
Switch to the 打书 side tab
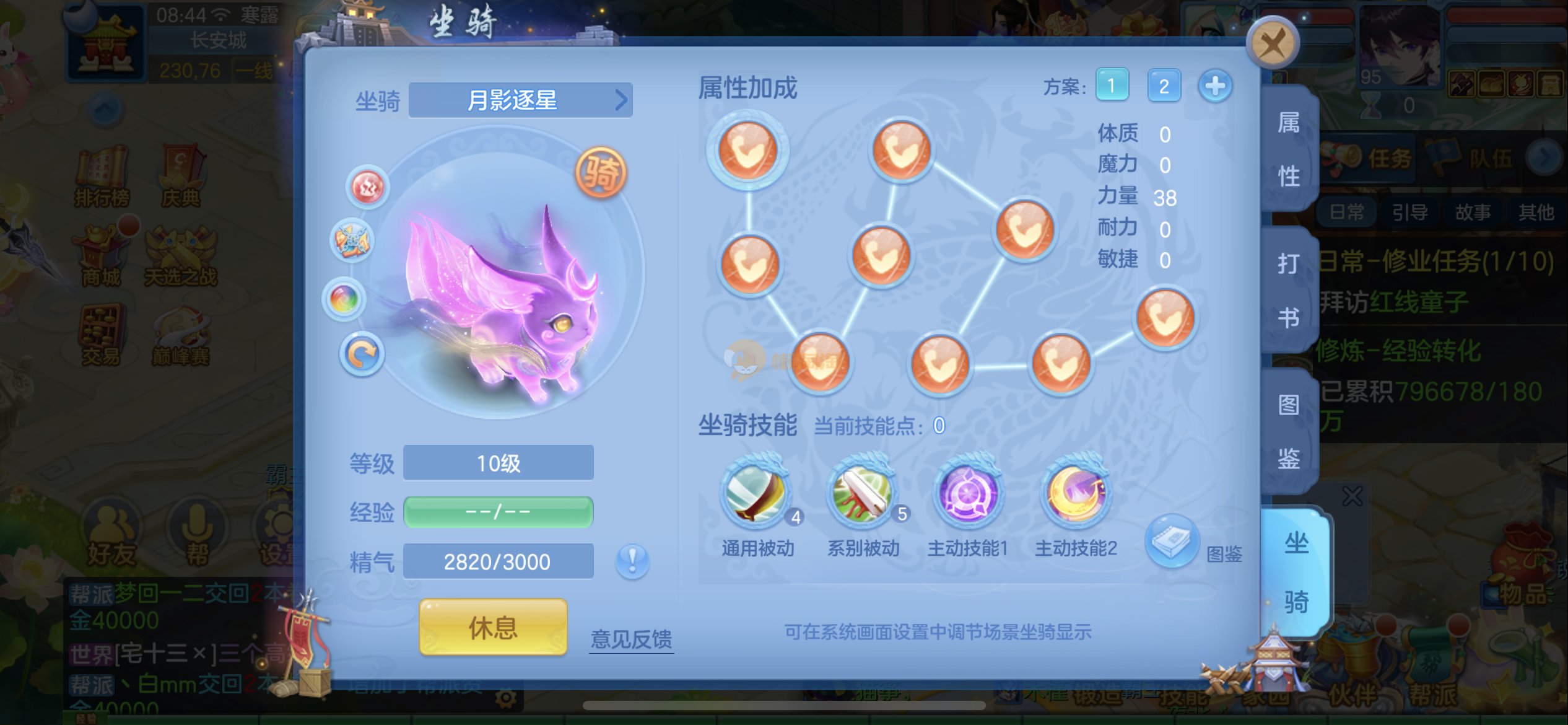pyautogui.click(x=1289, y=291)
